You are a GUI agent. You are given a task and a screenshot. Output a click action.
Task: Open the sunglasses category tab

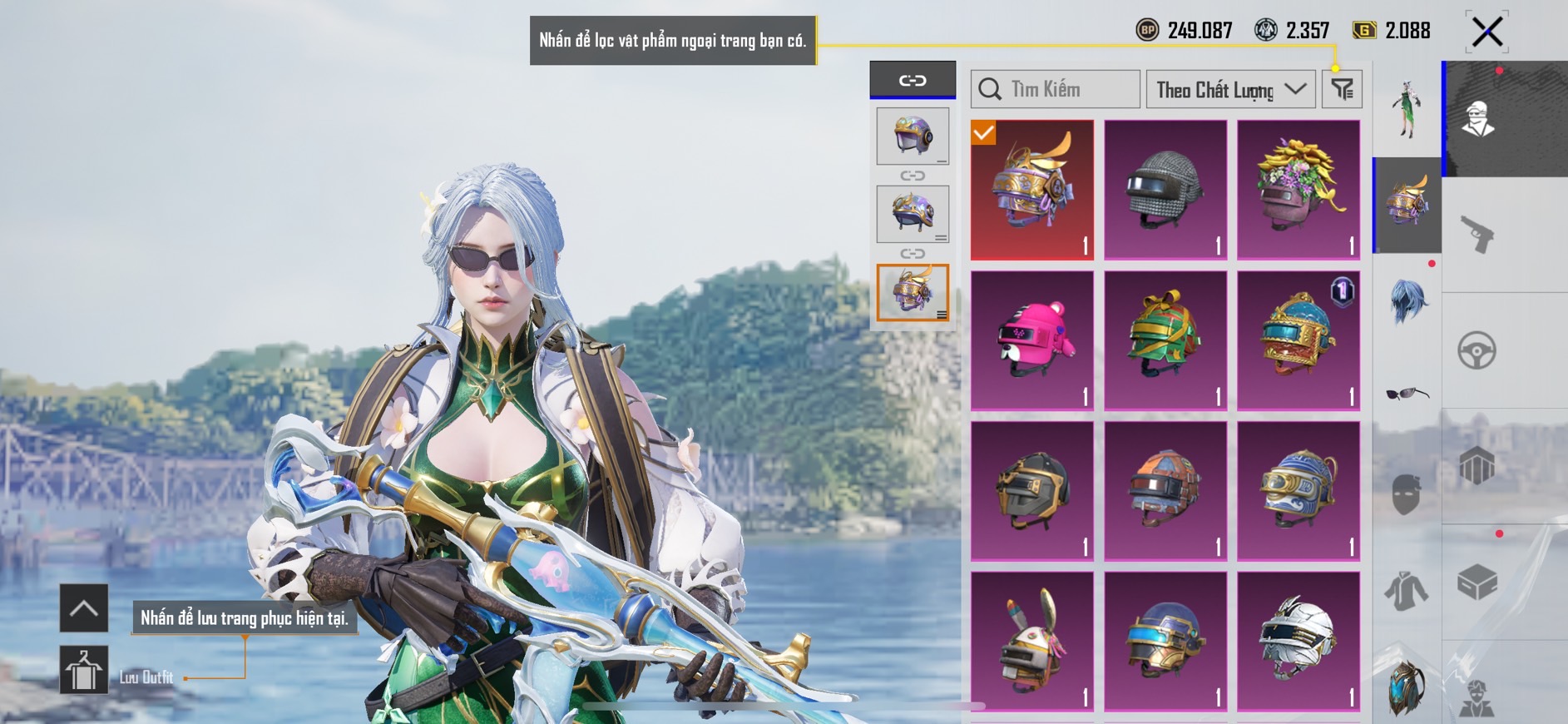click(x=1407, y=393)
